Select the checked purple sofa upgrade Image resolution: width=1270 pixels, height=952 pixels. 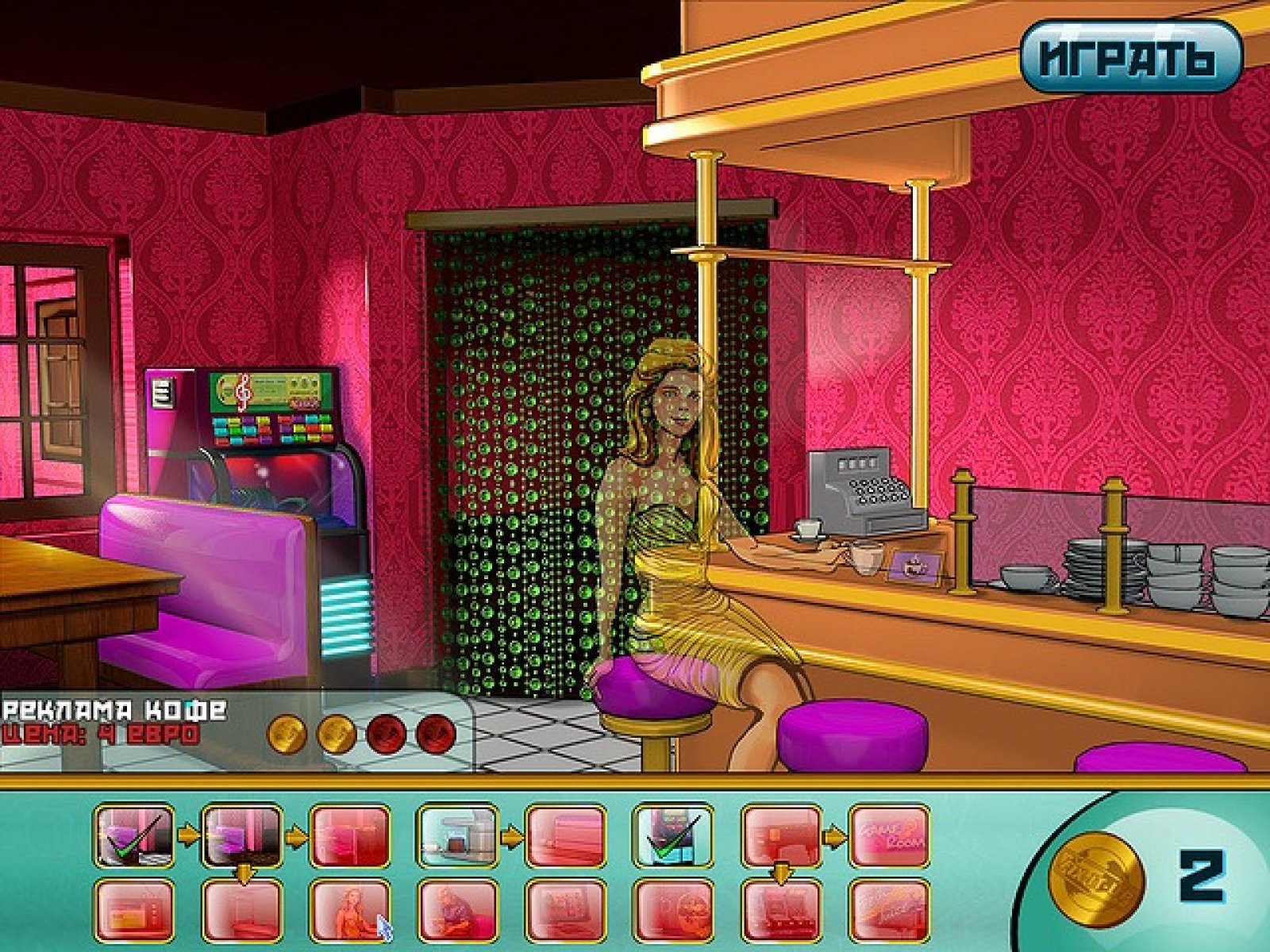[x=133, y=835]
